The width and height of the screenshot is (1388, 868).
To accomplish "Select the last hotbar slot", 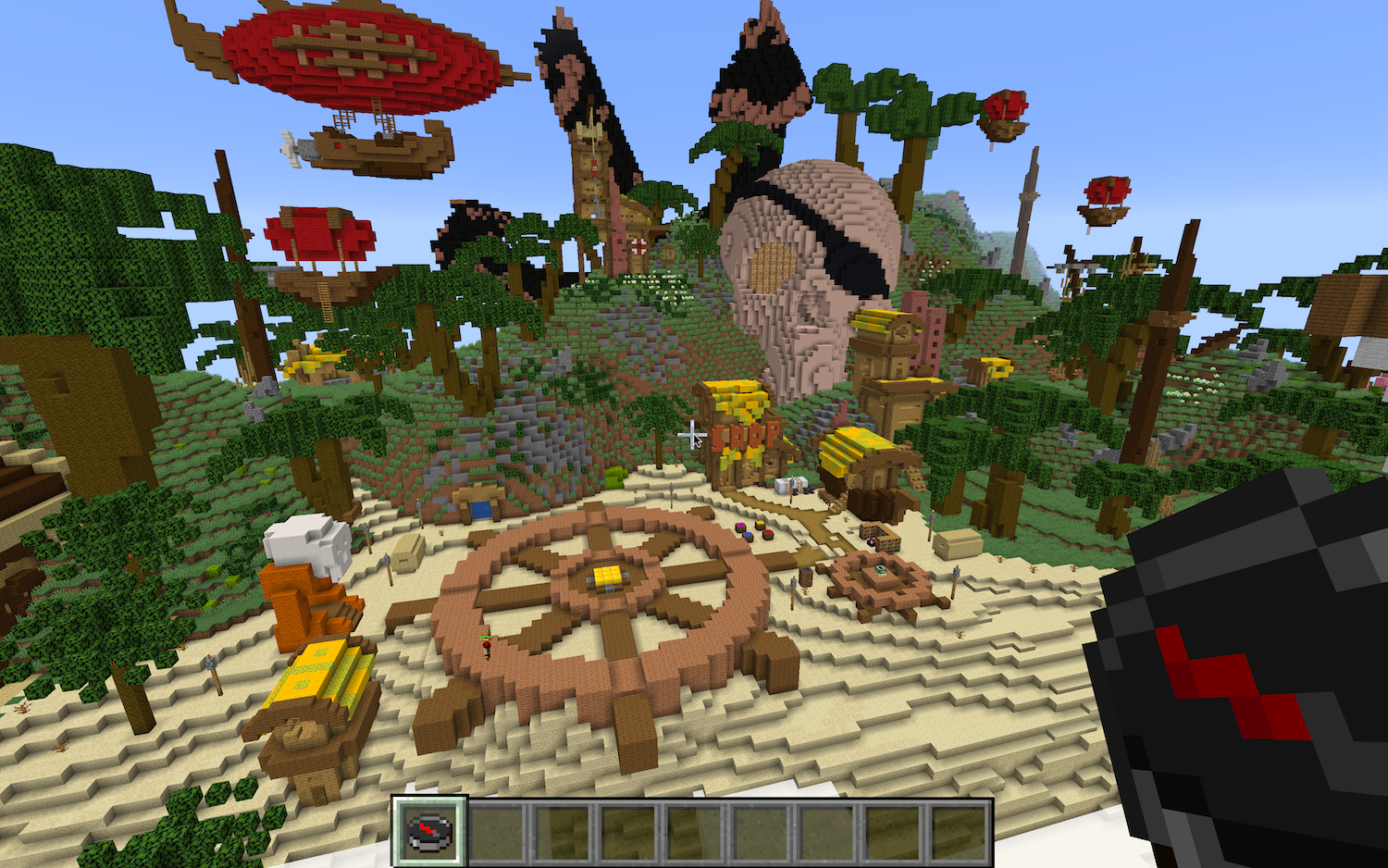I will point(960,829).
